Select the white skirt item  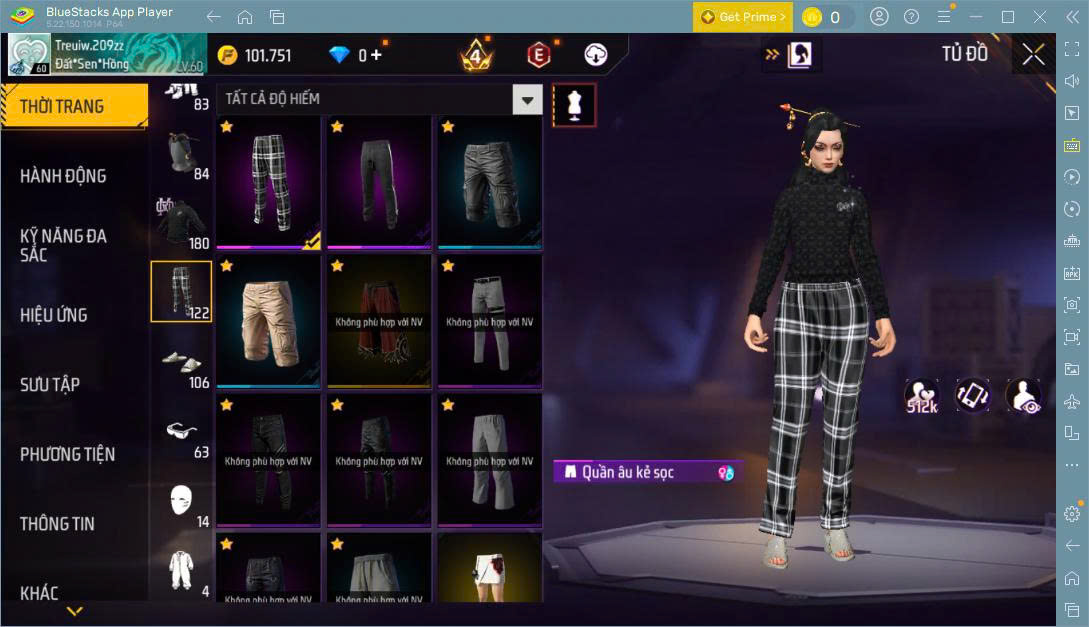point(490,568)
